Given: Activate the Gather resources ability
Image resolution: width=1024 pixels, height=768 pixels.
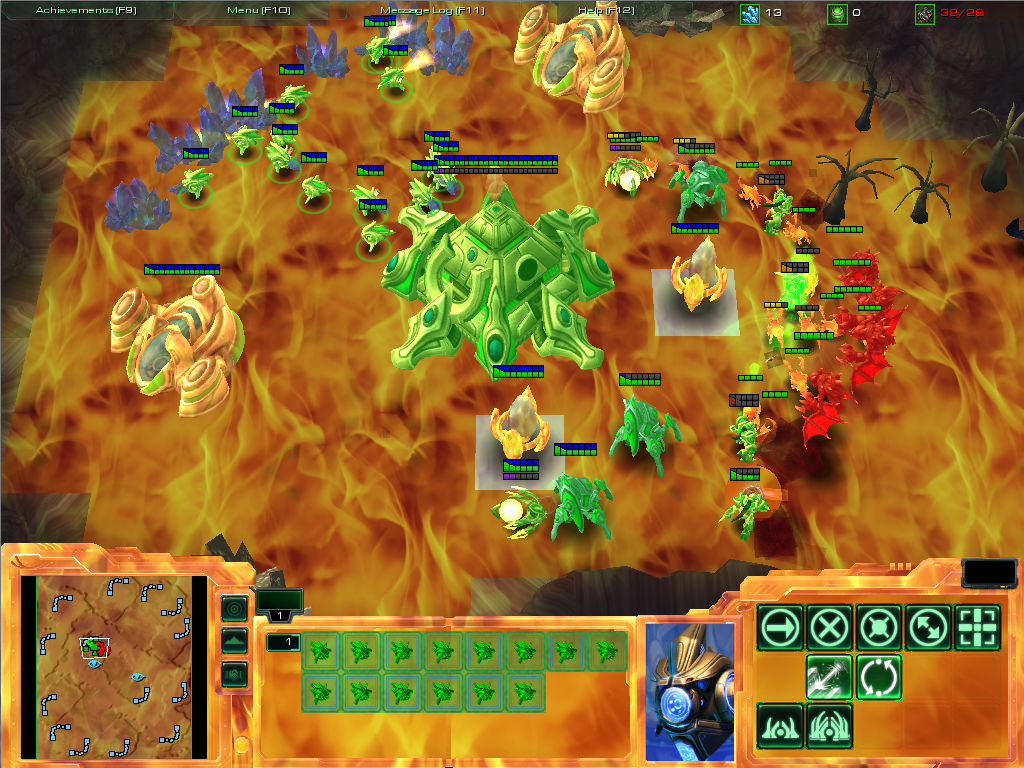Looking at the screenshot, I should click(830, 677).
